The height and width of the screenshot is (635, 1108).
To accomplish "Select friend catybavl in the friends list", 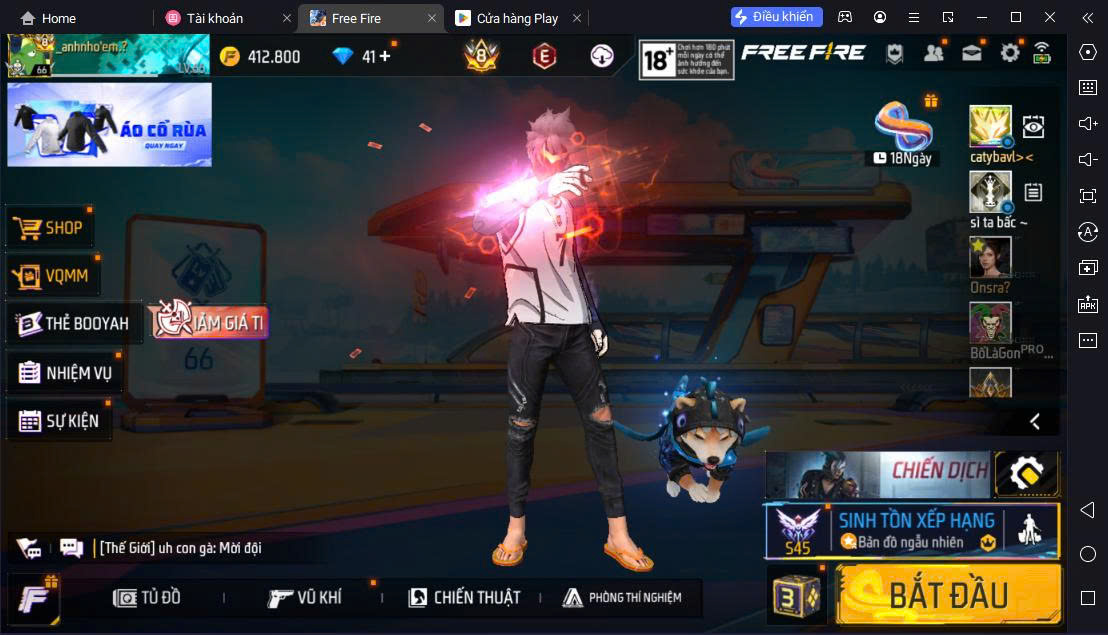I will 990,128.
